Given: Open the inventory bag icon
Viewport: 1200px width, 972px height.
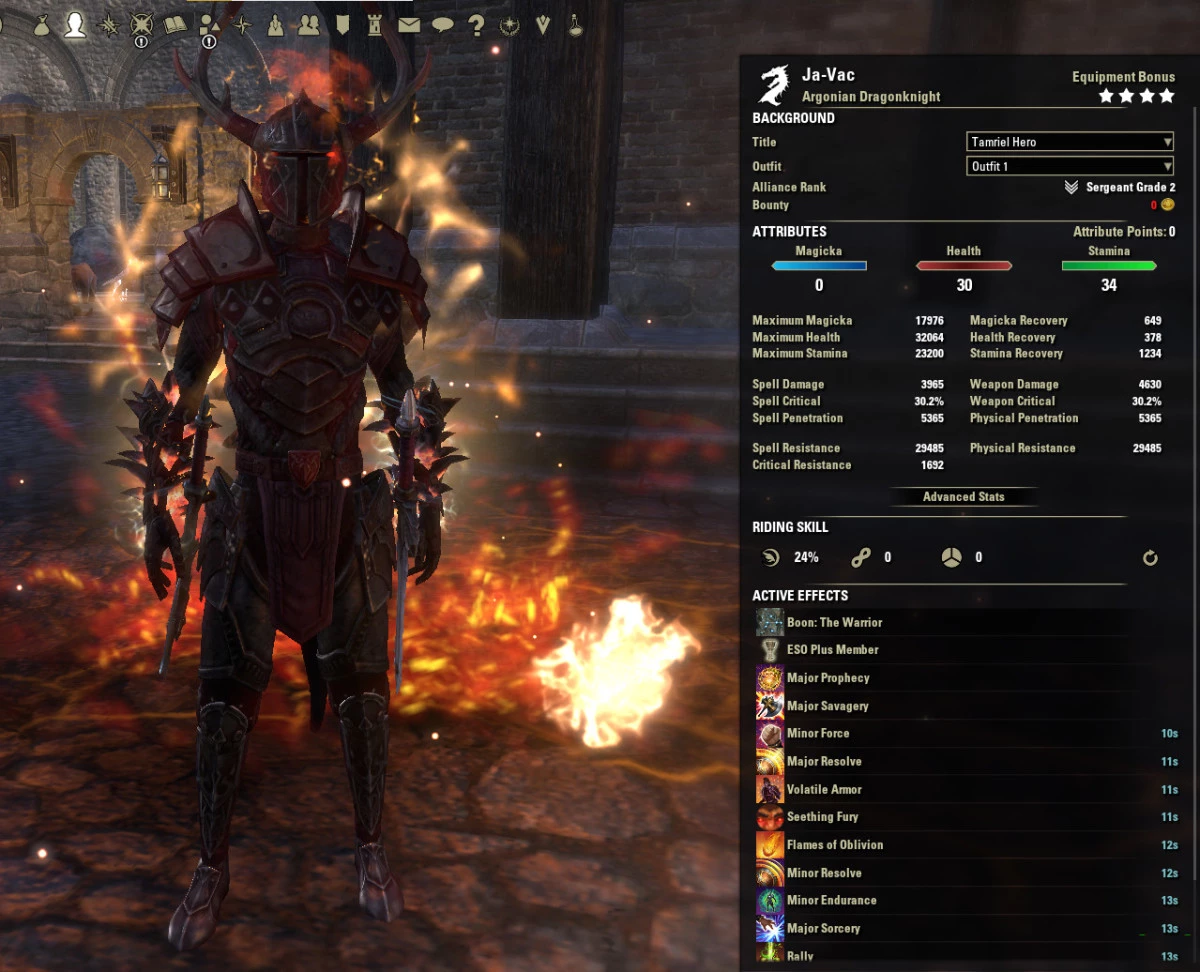Looking at the screenshot, I should pos(42,25).
